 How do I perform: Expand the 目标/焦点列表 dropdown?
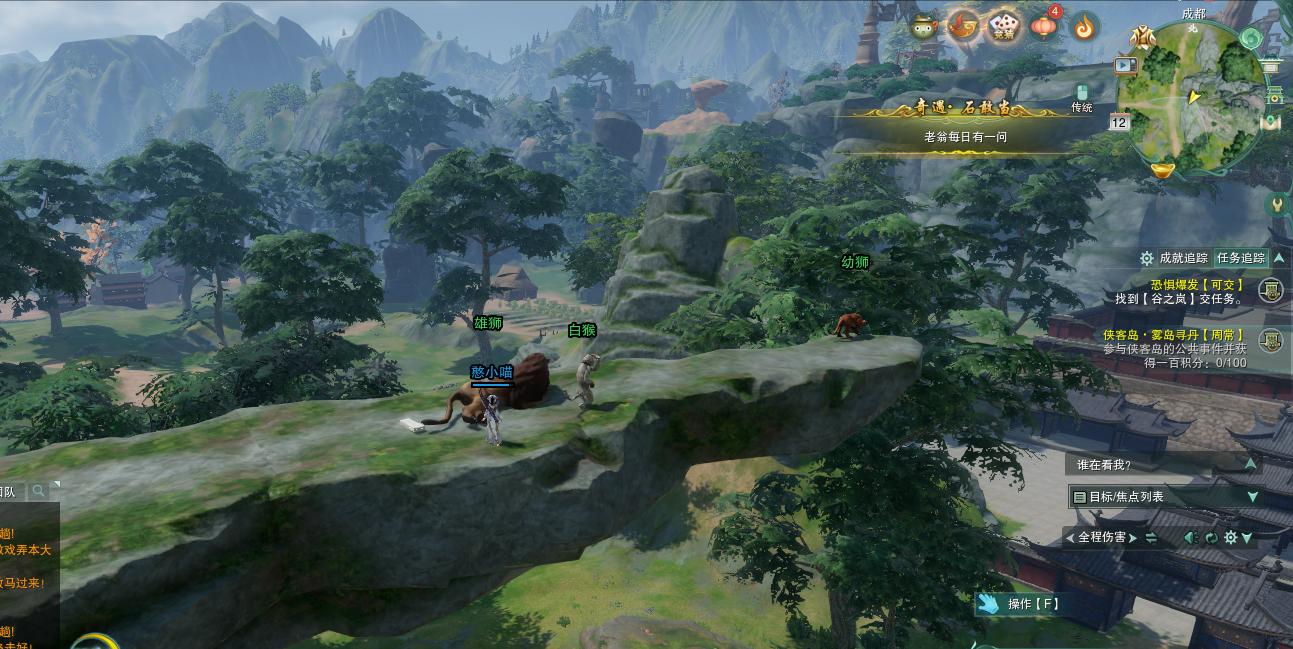pyautogui.click(x=1252, y=497)
